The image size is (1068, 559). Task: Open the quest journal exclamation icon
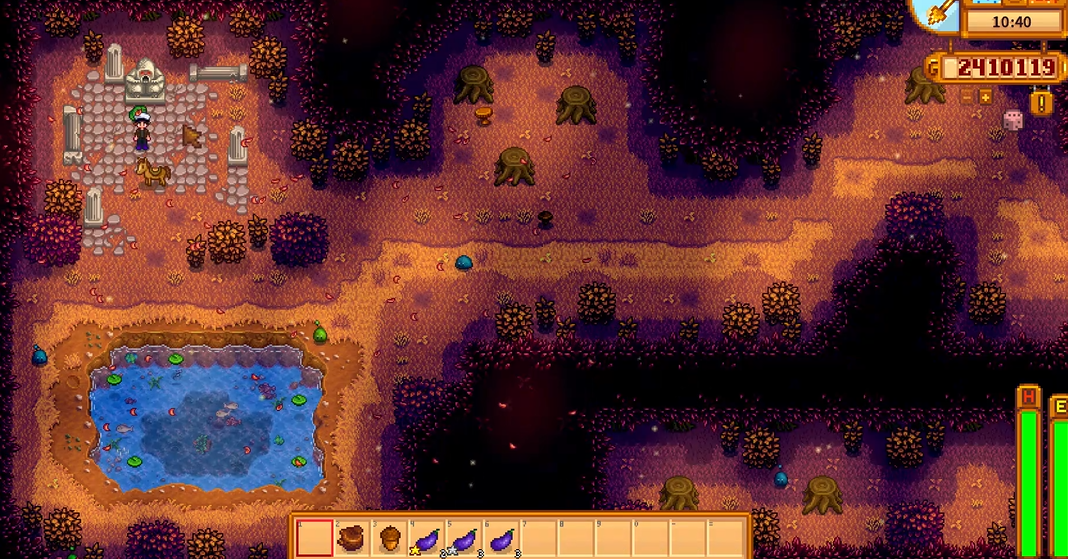point(1042,102)
